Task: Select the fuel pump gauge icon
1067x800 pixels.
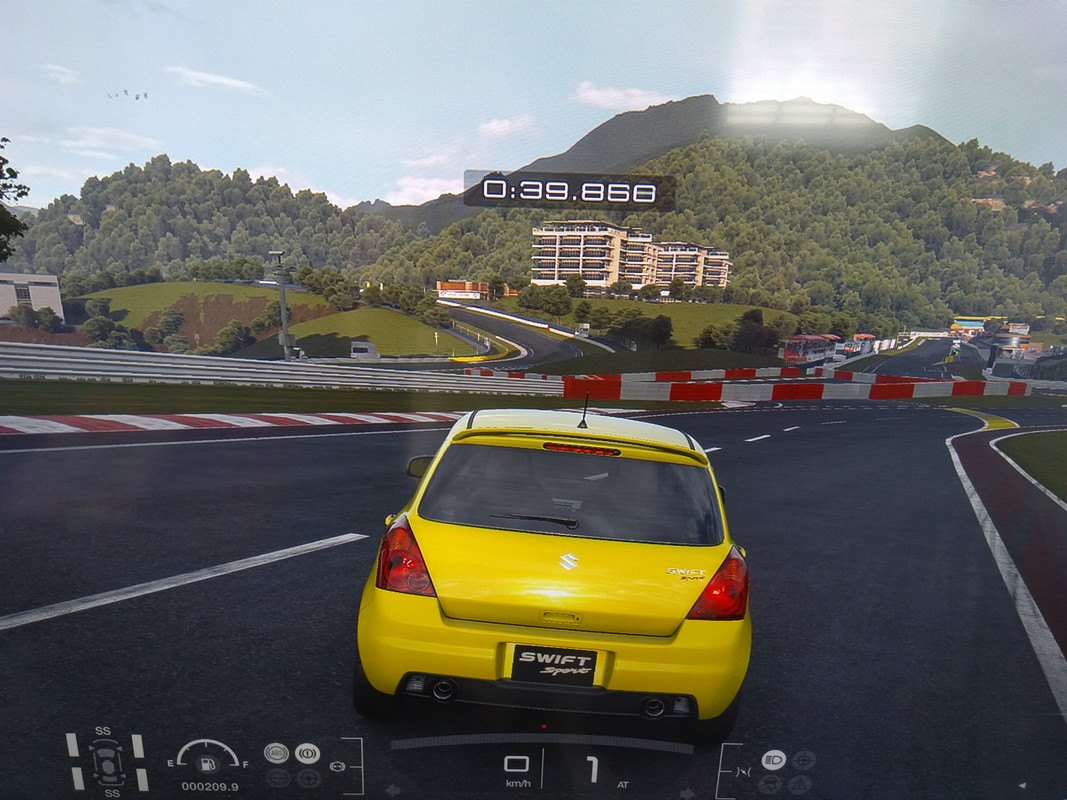Action: point(207,764)
